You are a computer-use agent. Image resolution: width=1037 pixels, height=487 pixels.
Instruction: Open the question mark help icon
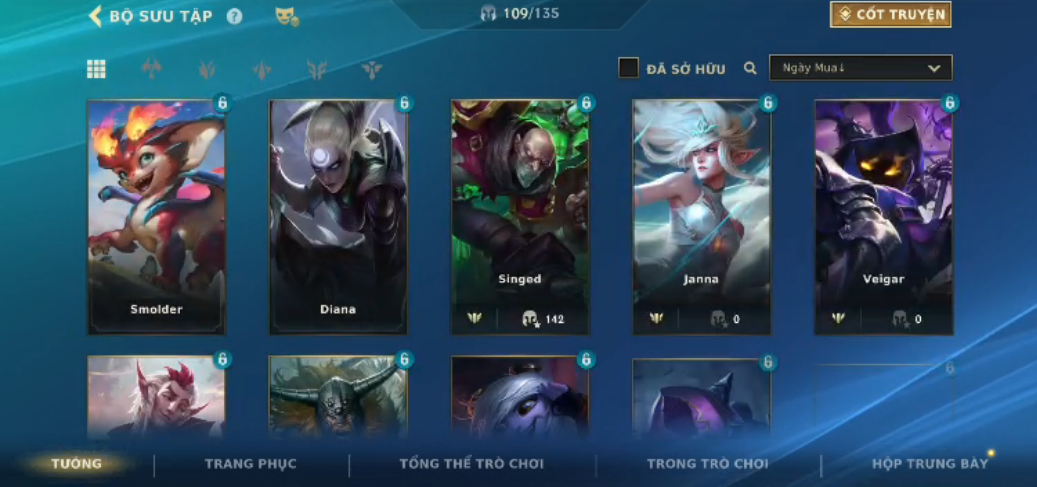point(234,16)
